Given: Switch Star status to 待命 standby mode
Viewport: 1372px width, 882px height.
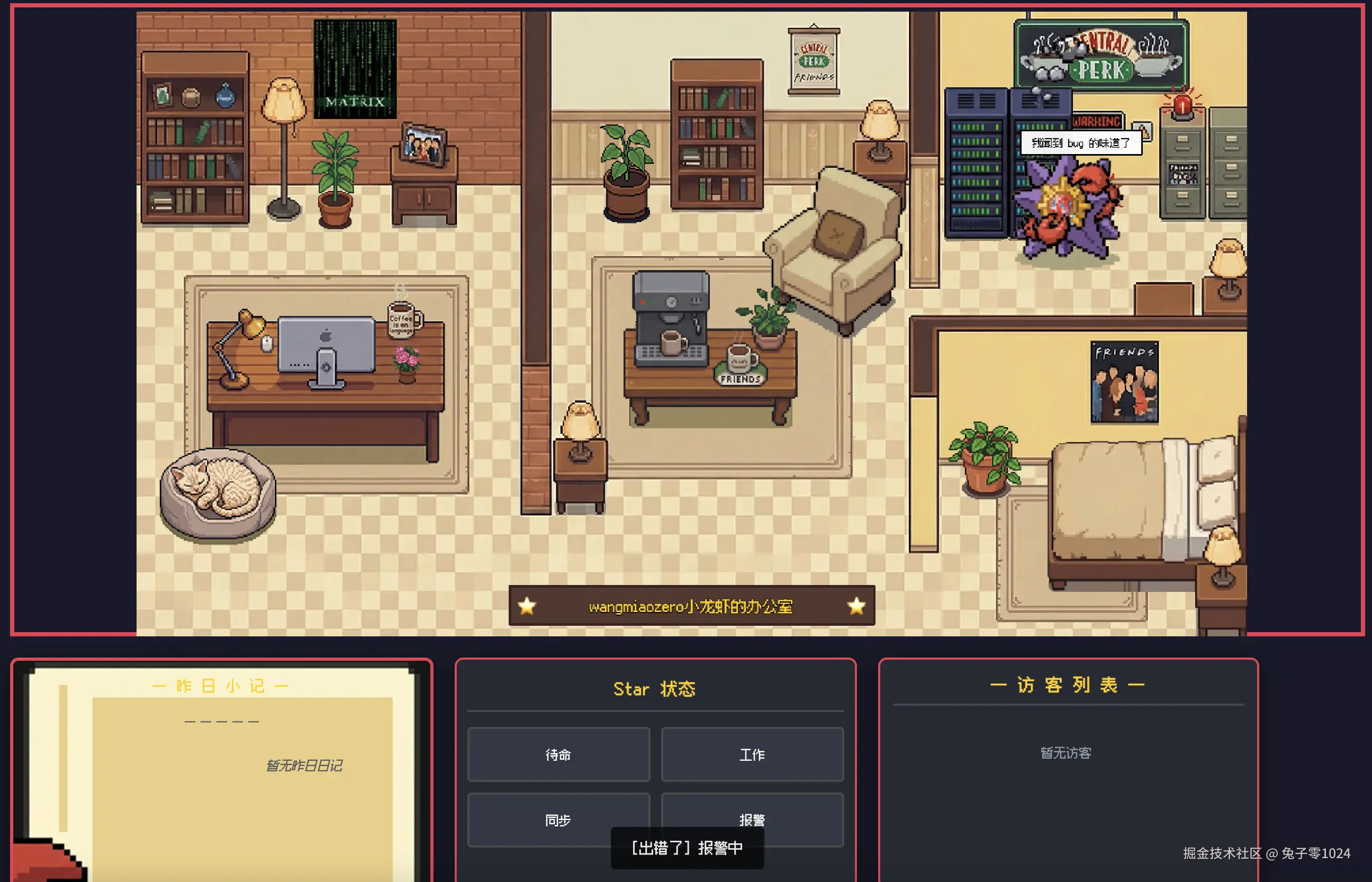Looking at the screenshot, I should pos(558,755).
